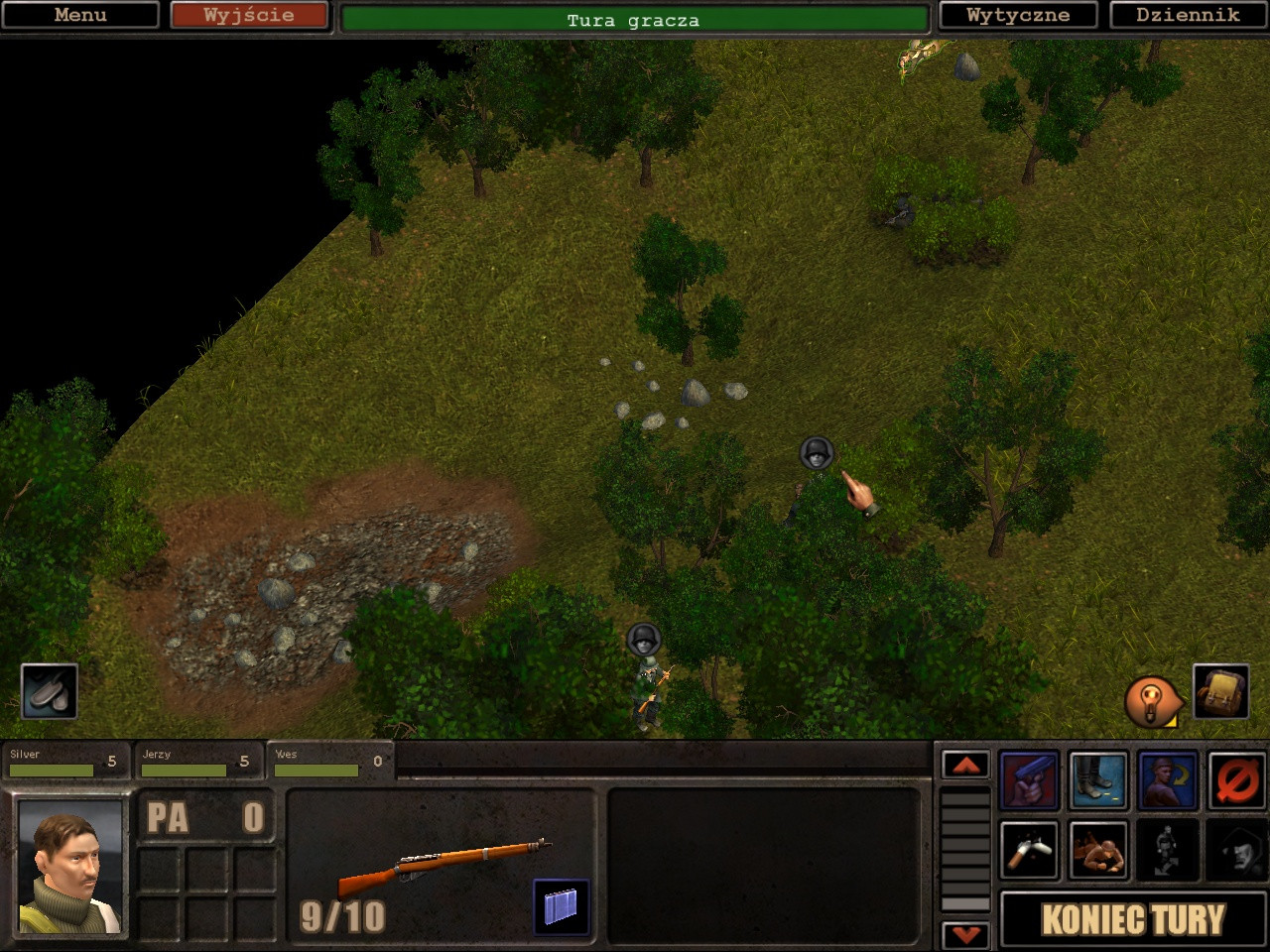This screenshot has width=1270, height=952.
Task: Click the red Wyjście exit button
Action: (x=248, y=15)
